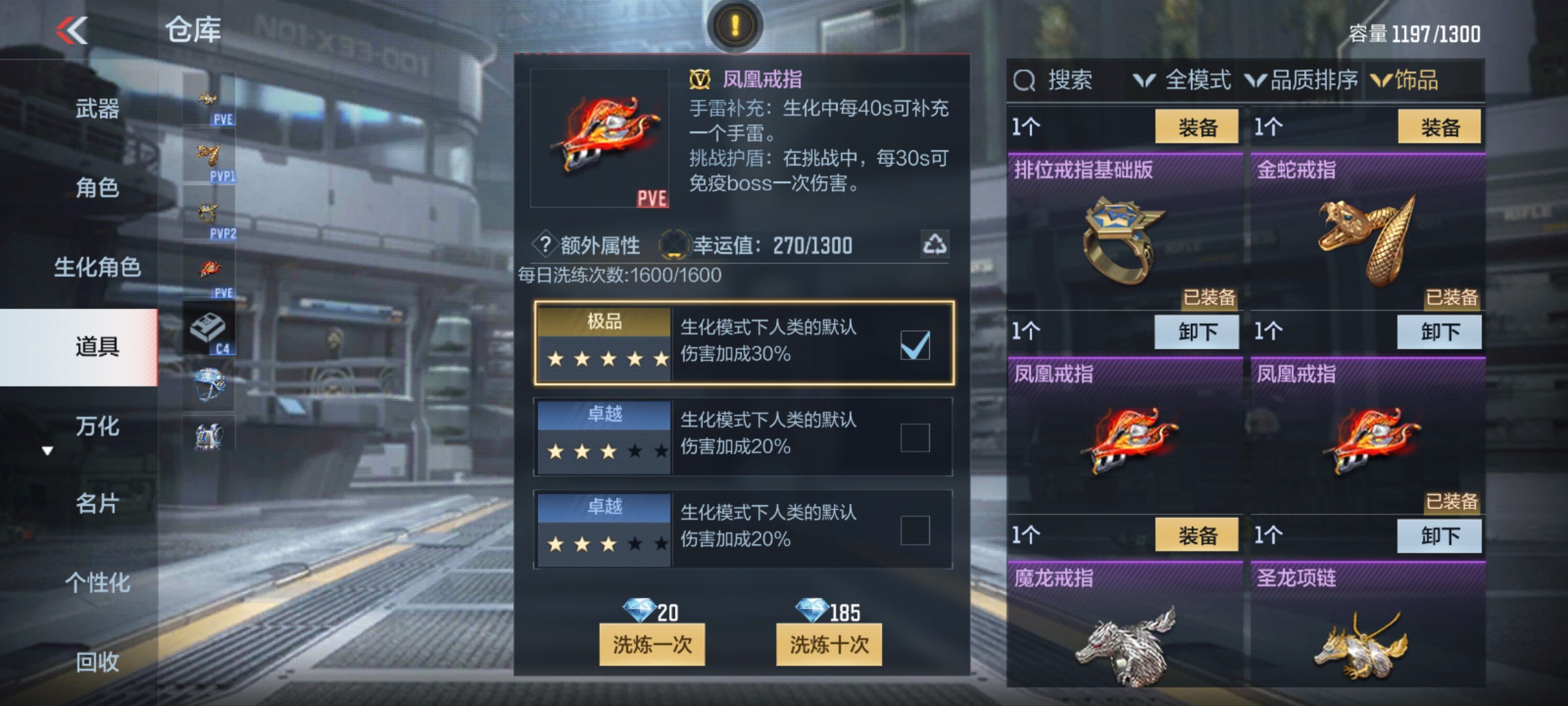Unequip 金蛇戒指 via its 卸下 button
The width and height of the screenshot is (1568, 706).
1440,332
